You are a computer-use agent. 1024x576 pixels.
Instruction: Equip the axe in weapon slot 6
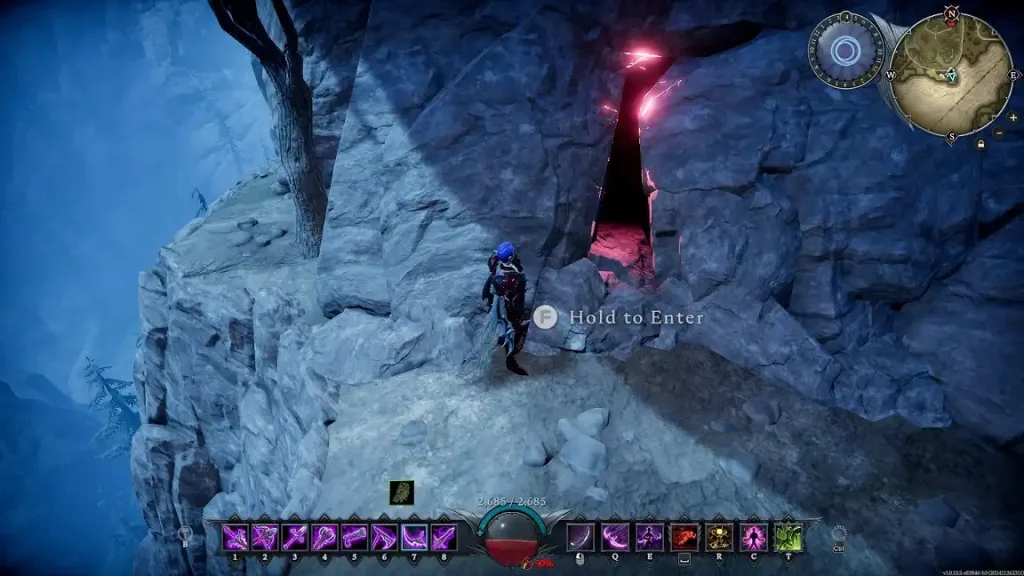(385, 537)
